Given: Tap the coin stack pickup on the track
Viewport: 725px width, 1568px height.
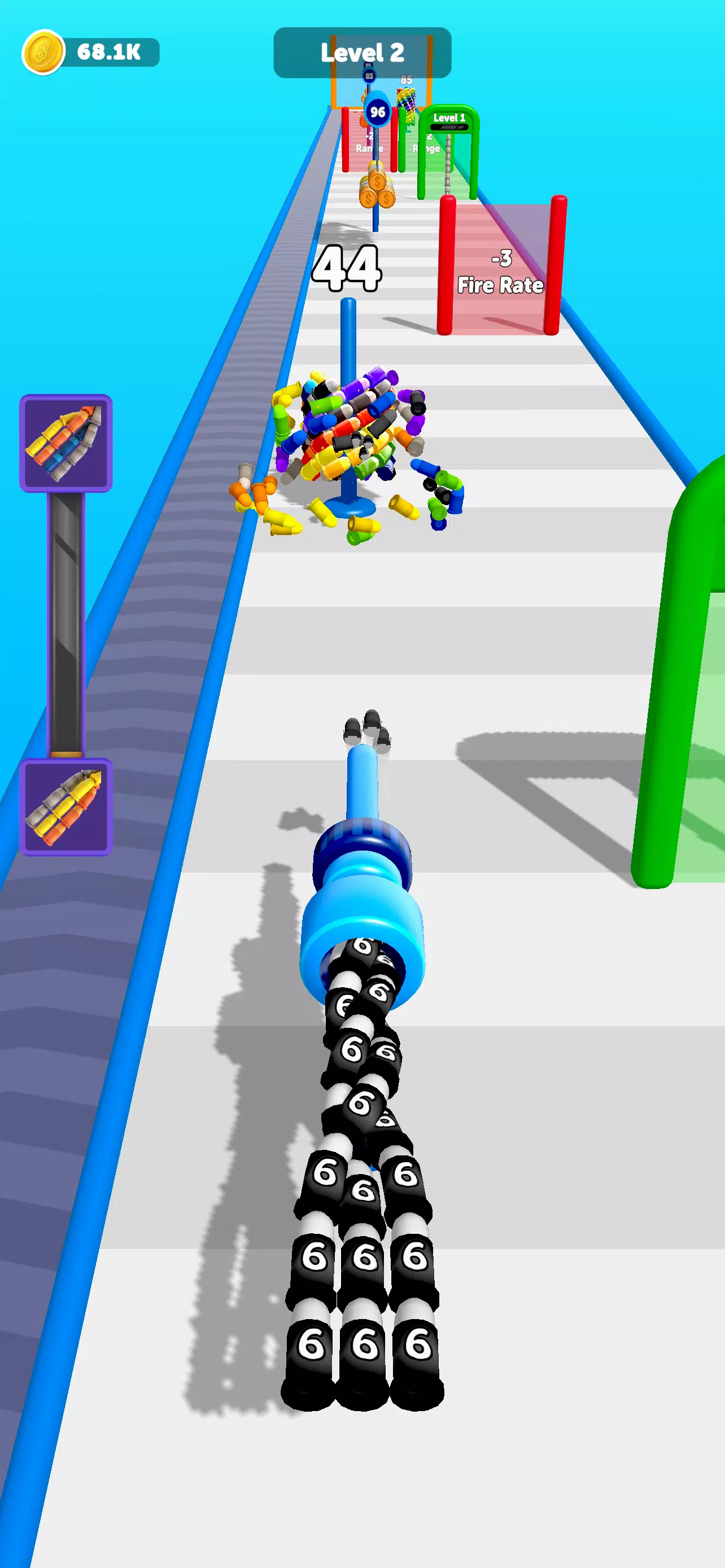Looking at the screenshot, I should pos(377,187).
